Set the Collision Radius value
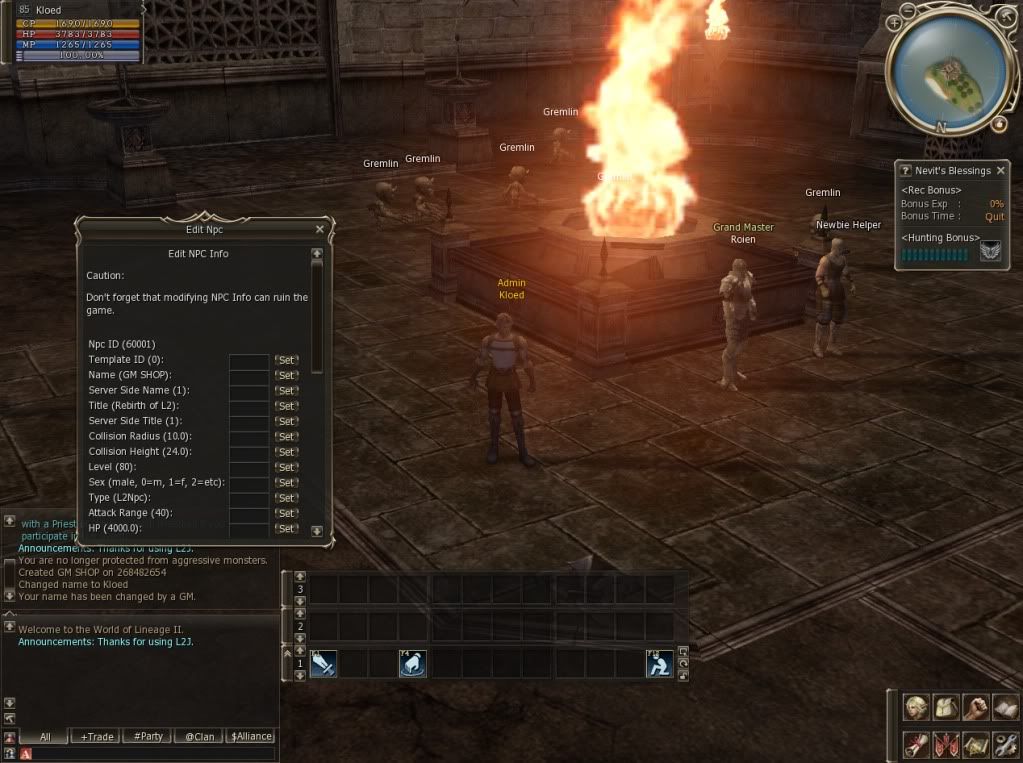Screen dimensions: 1023x763 tap(287, 436)
